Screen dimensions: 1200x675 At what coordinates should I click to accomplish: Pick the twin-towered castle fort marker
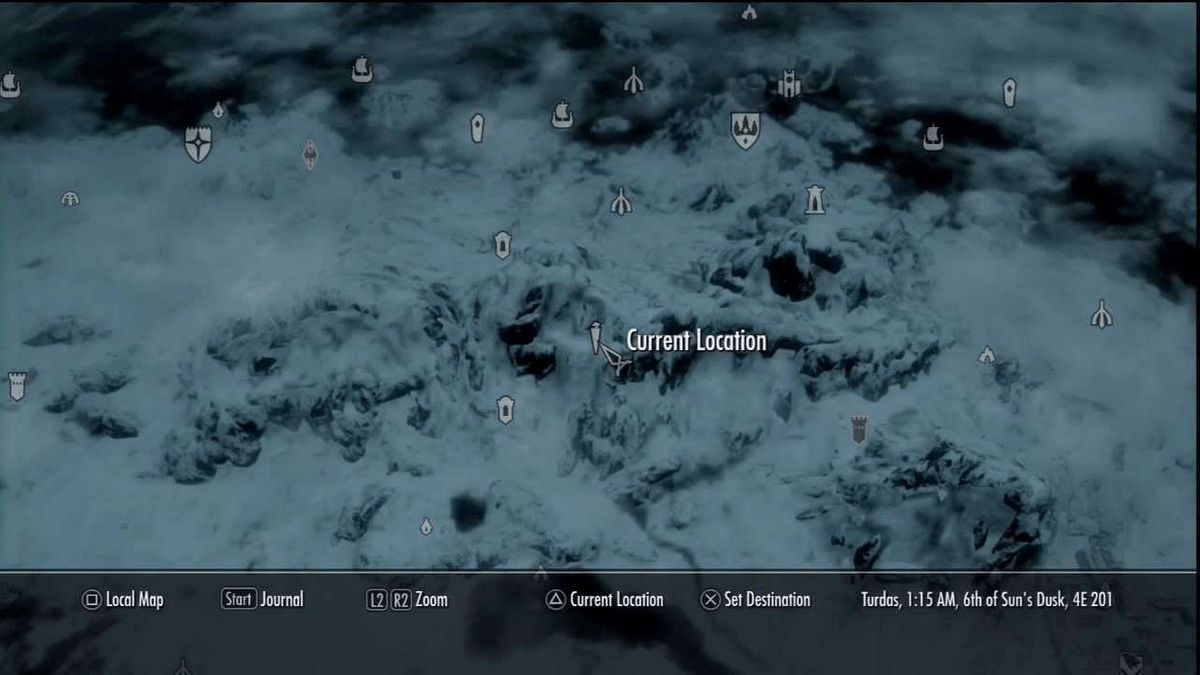(x=789, y=84)
